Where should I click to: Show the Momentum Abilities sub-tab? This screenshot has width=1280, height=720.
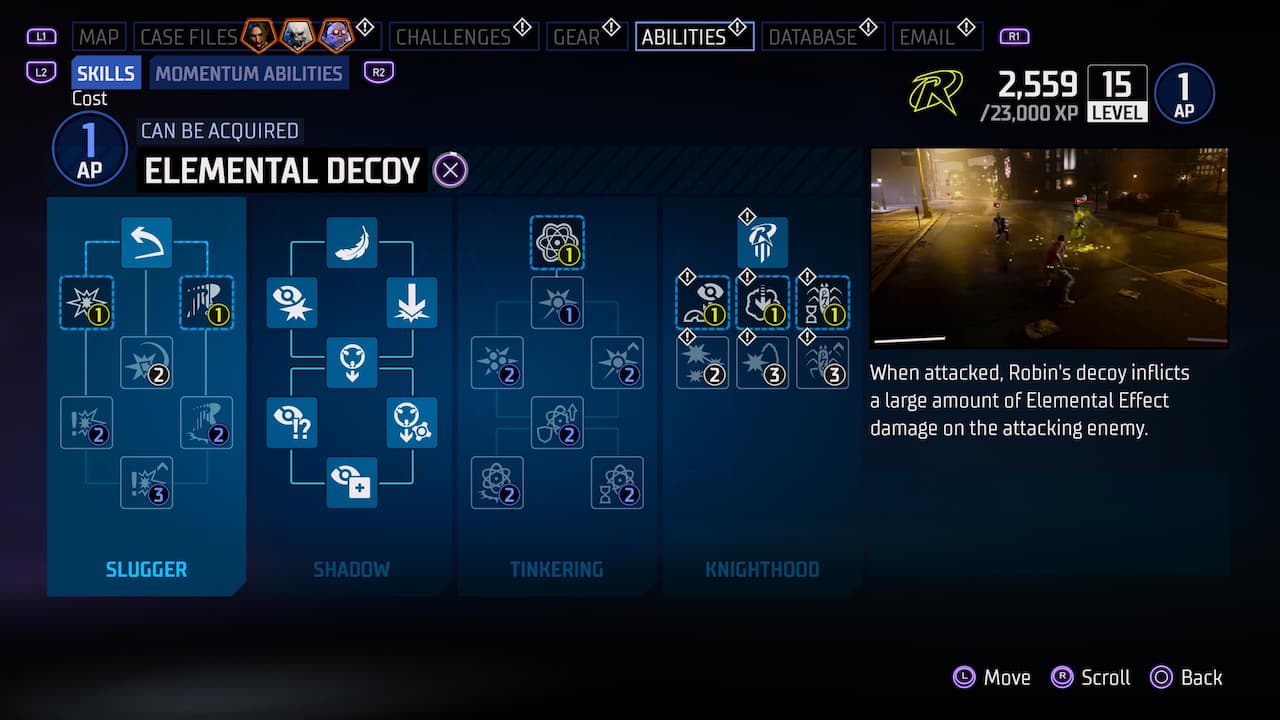[249, 73]
